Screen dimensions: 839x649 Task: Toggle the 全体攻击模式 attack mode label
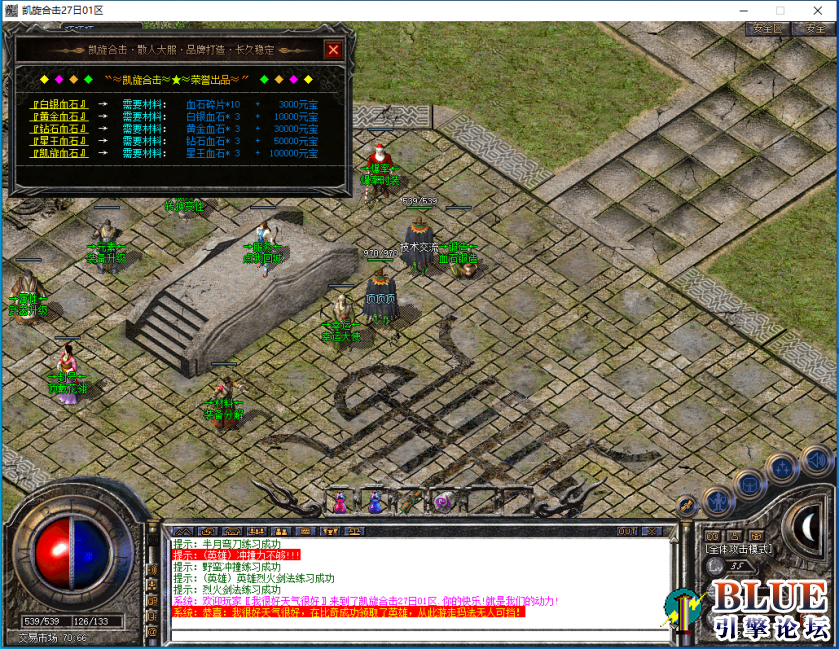[737, 549]
